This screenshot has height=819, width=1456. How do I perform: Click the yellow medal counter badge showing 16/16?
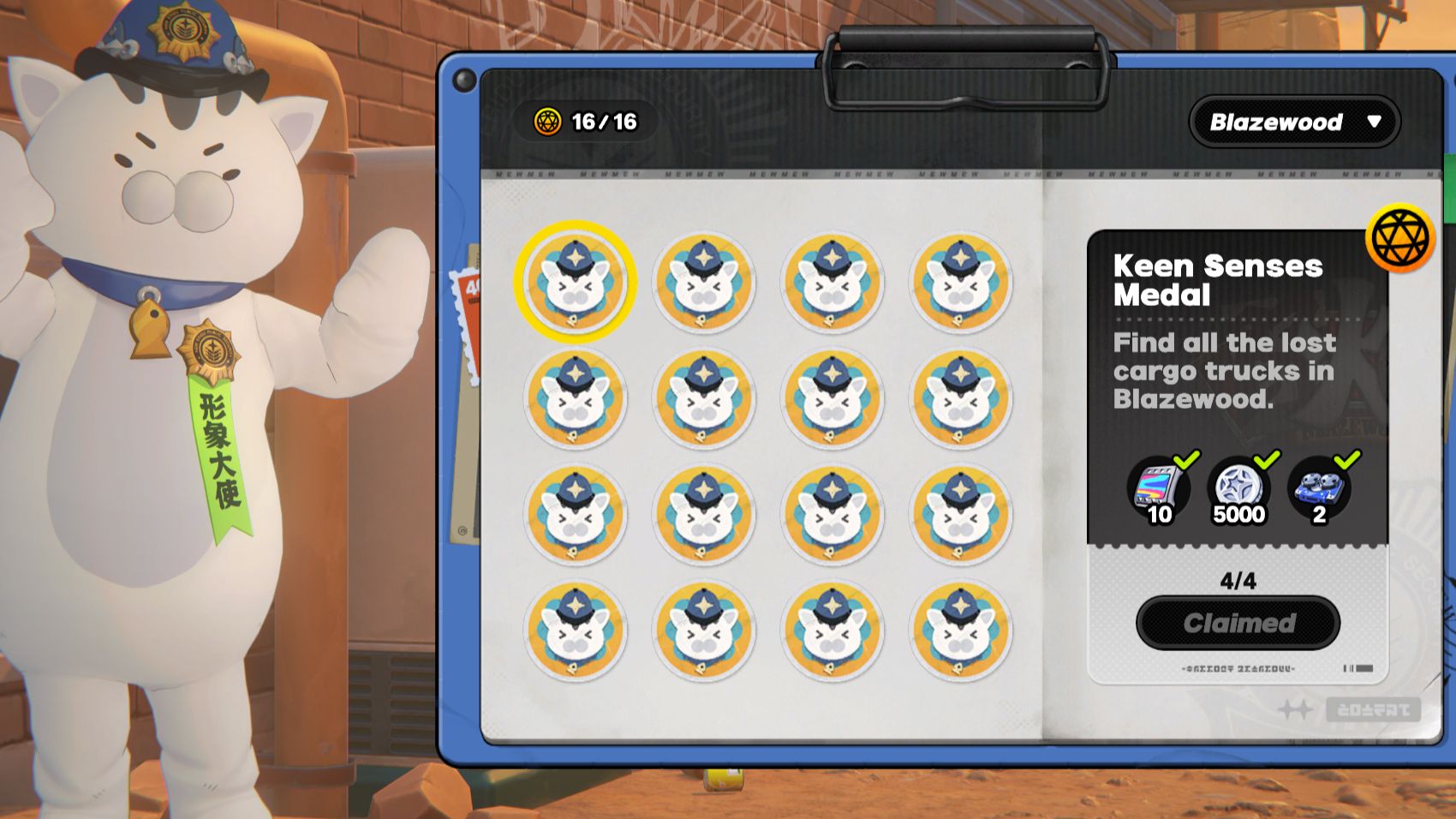coord(582,121)
